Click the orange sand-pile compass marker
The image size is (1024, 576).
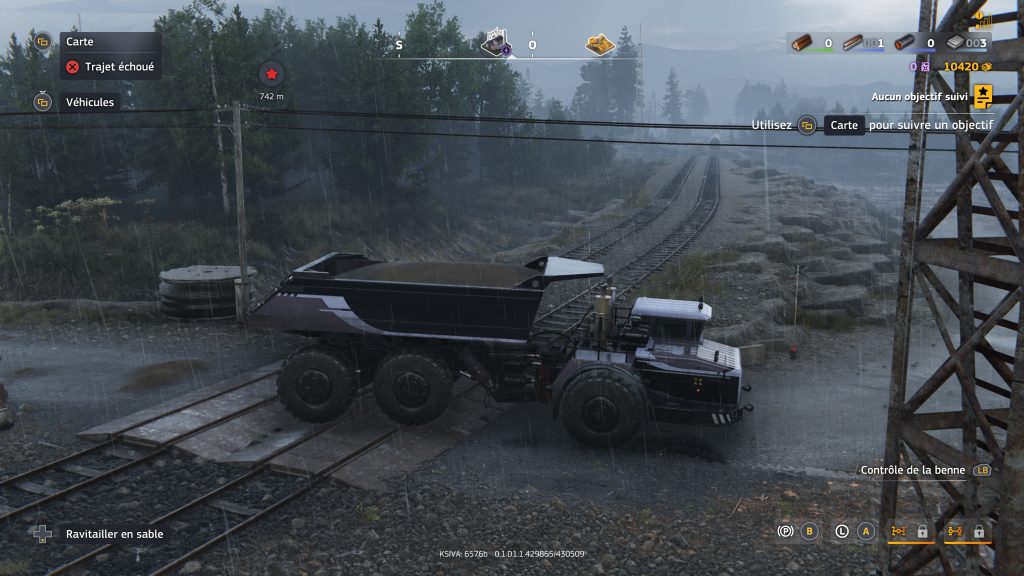point(600,45)
